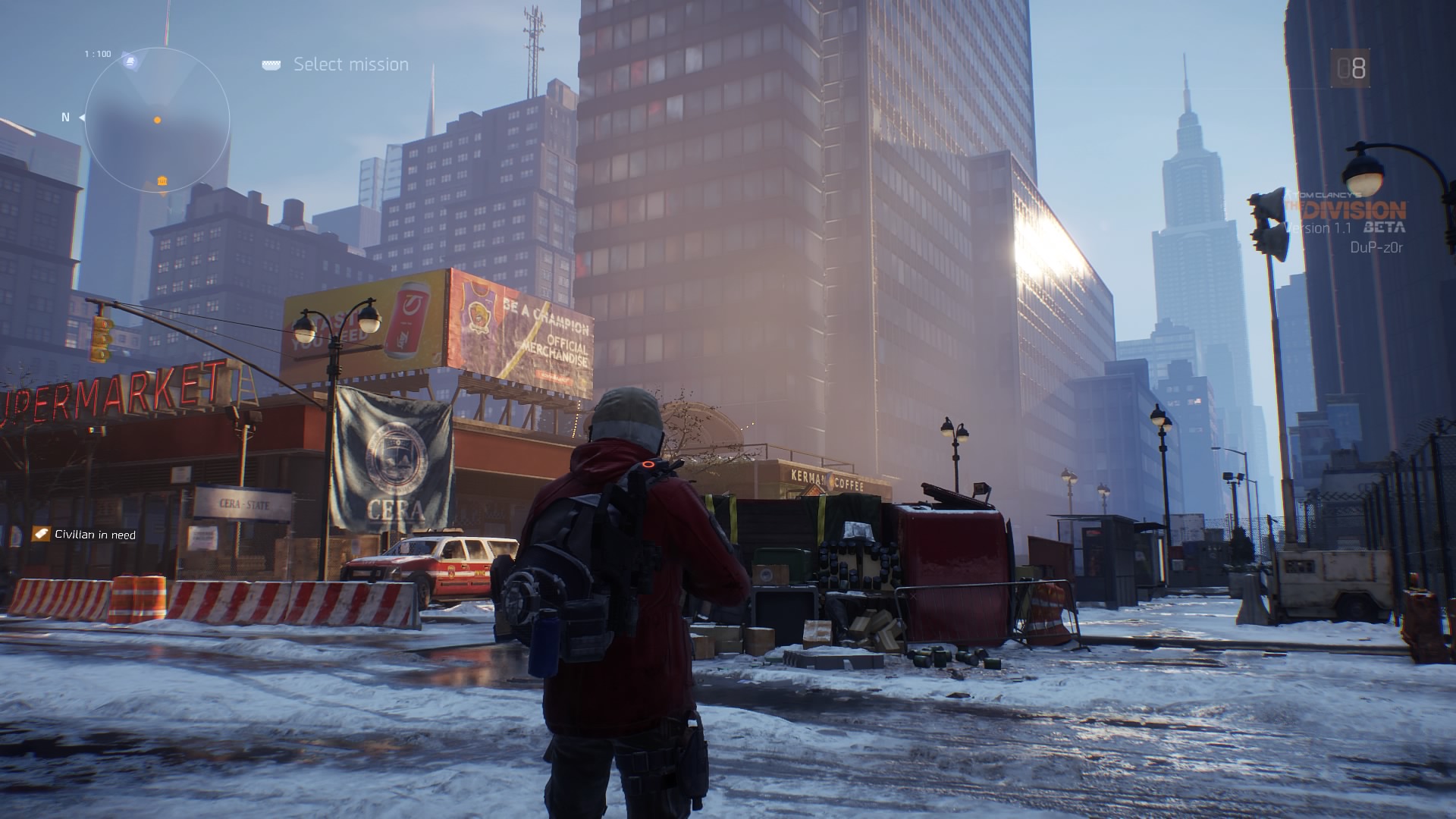
Task: Click the orange base icon on minimap
Action: [x=162, y=180]
